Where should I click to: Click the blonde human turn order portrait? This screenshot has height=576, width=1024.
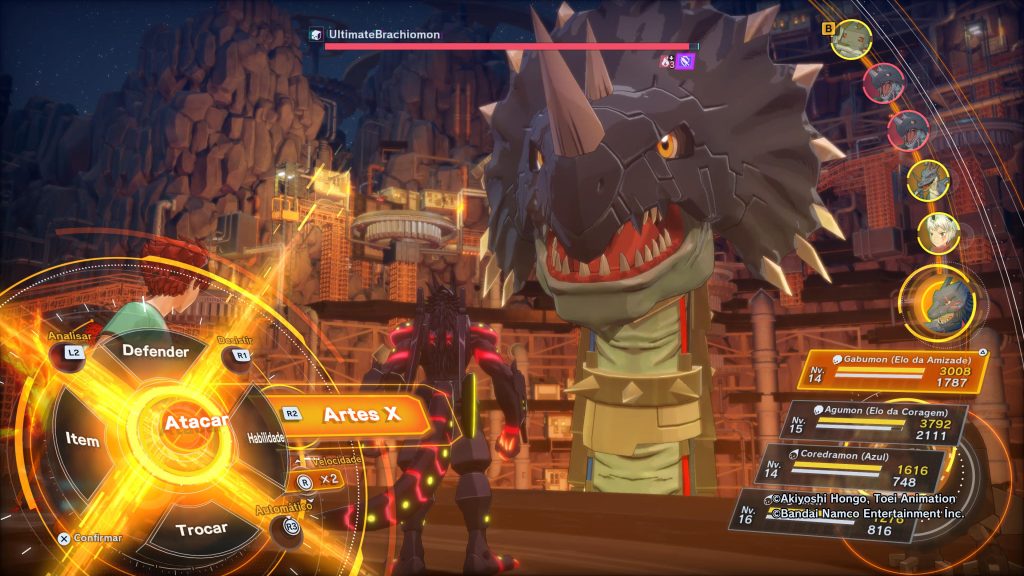pyautogui.click(x=938, y=232)
